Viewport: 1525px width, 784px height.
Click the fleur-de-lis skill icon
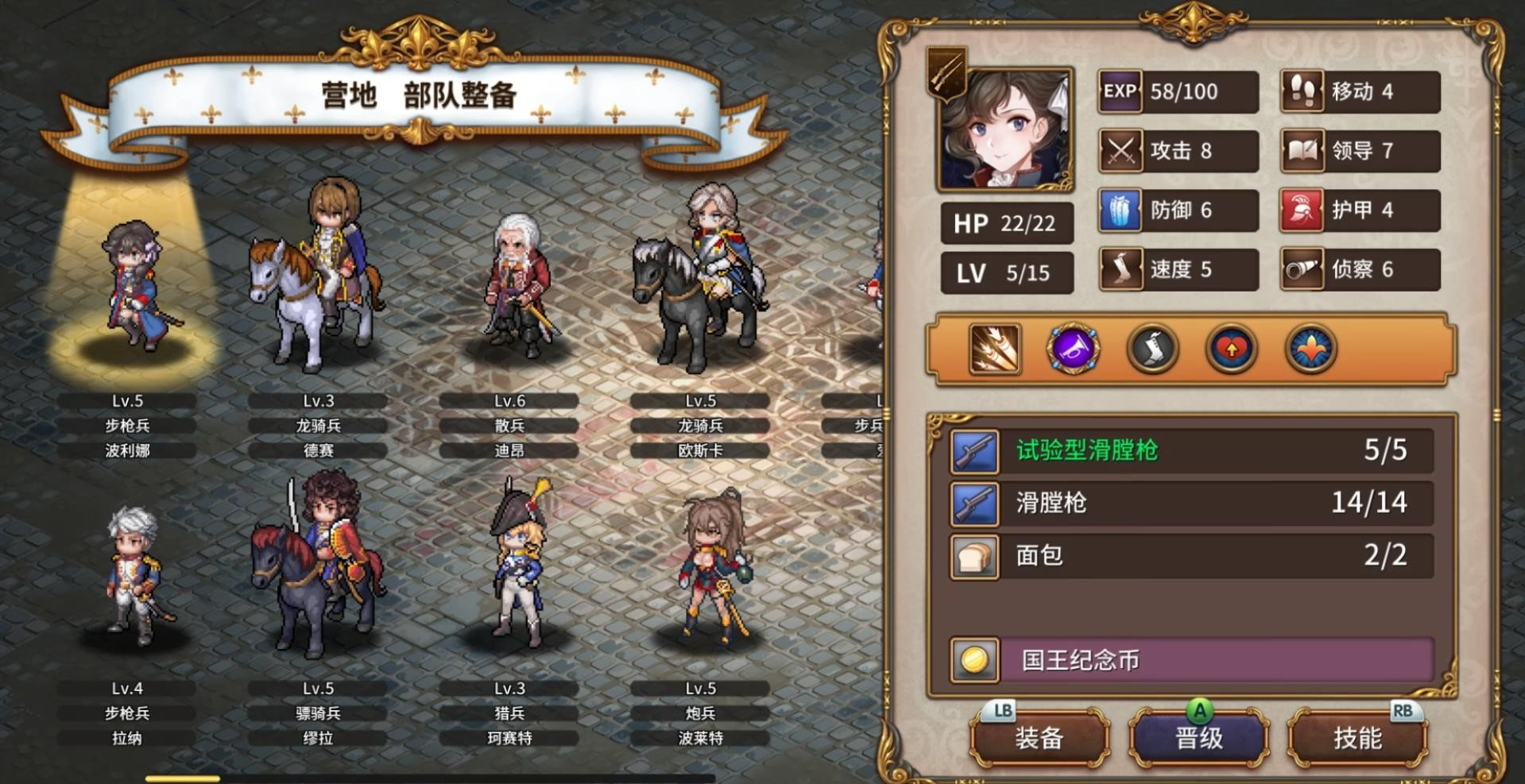[x=1310, y=349]
